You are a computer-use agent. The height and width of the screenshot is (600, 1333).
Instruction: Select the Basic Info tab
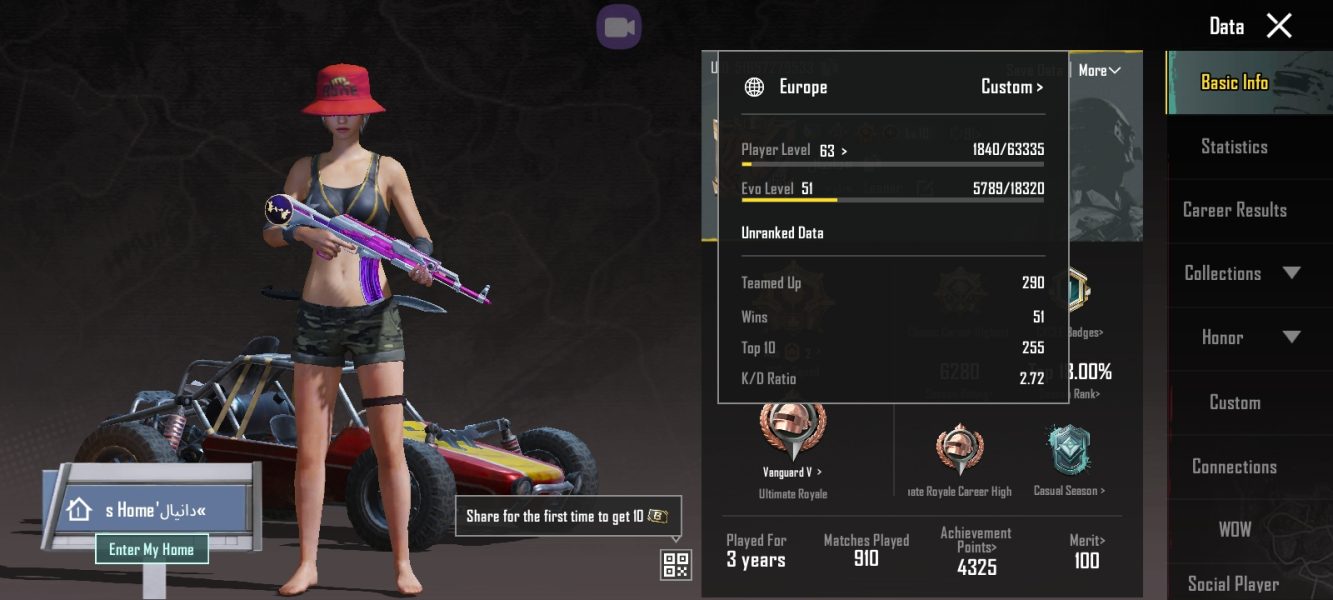(1234, 83)
